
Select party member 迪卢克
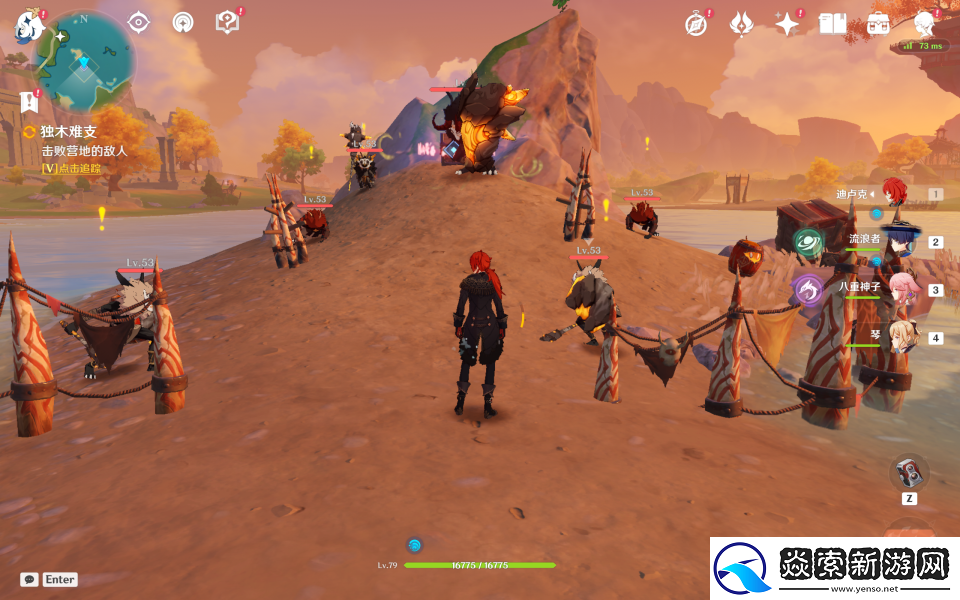[x=892, y=194]
